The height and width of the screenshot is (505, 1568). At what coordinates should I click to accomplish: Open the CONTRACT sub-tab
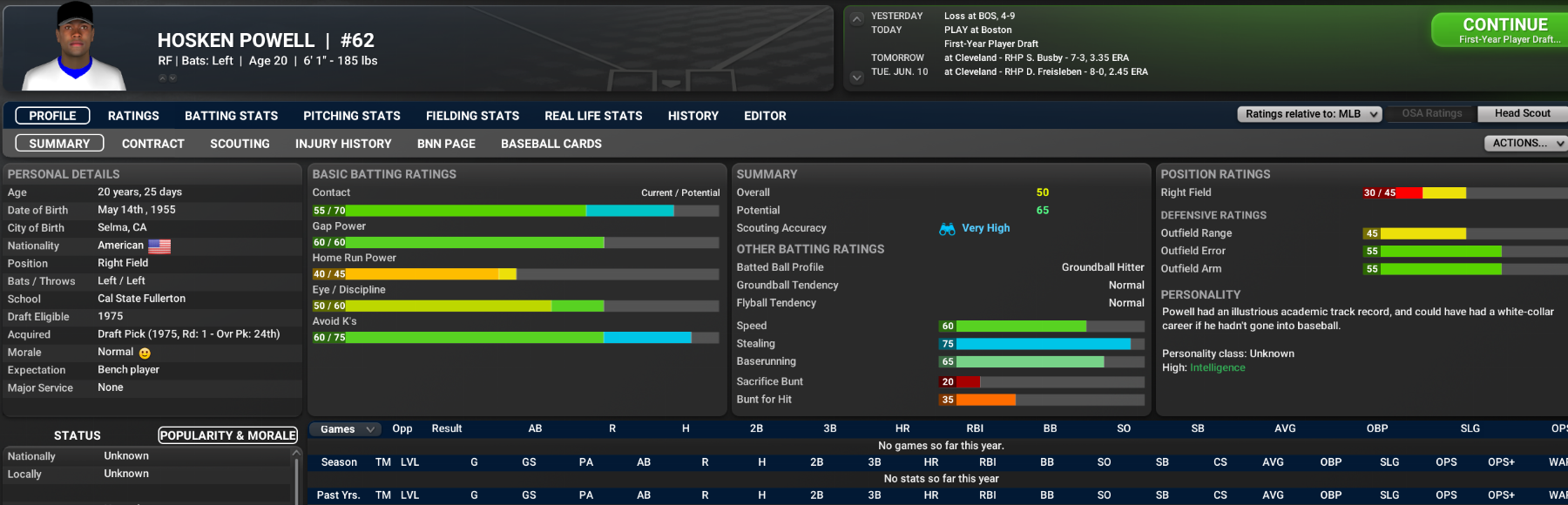pos(153,144)
